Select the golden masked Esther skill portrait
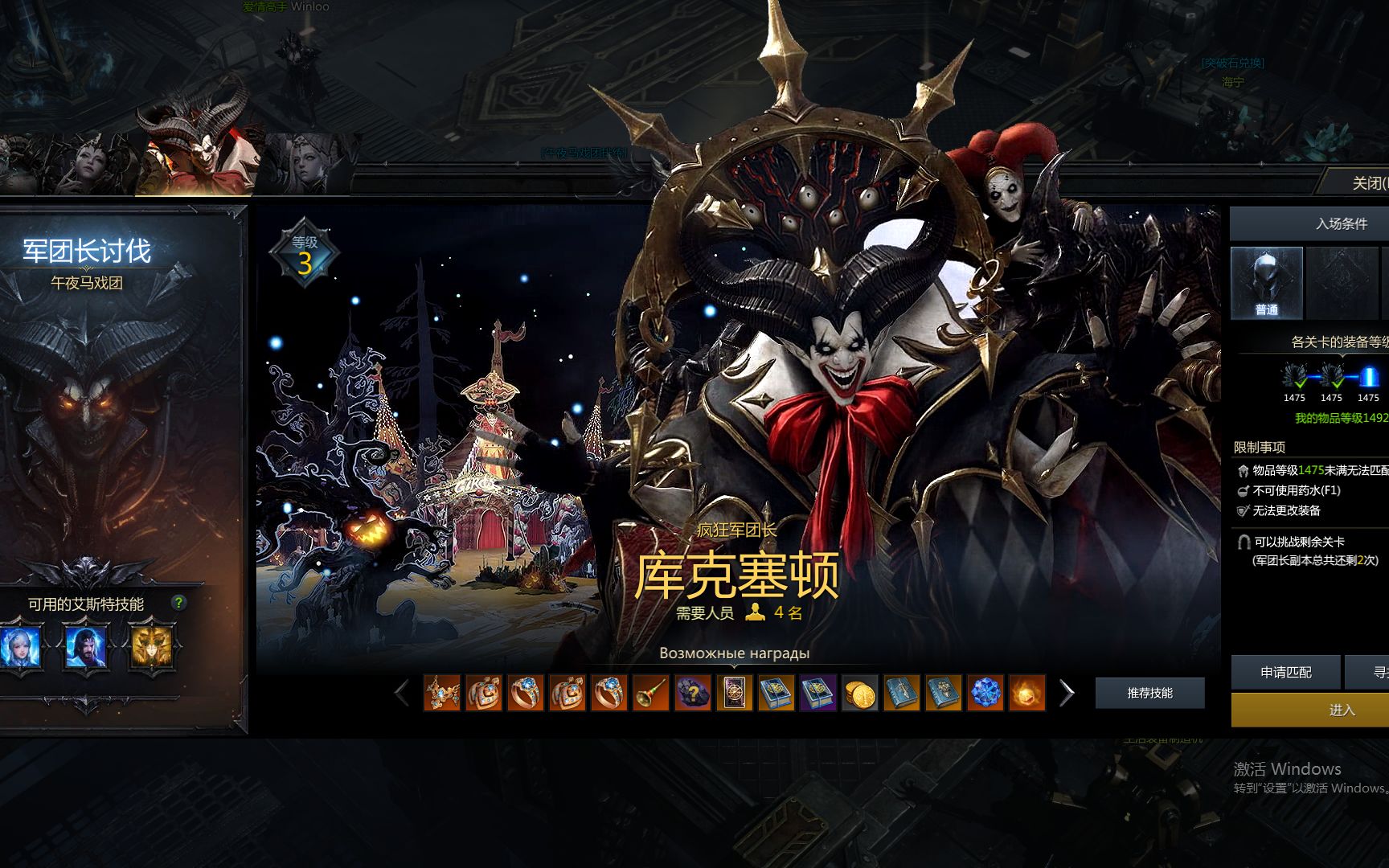The width and height of the screenshot is (1389, 868). [x=151, y=648]
